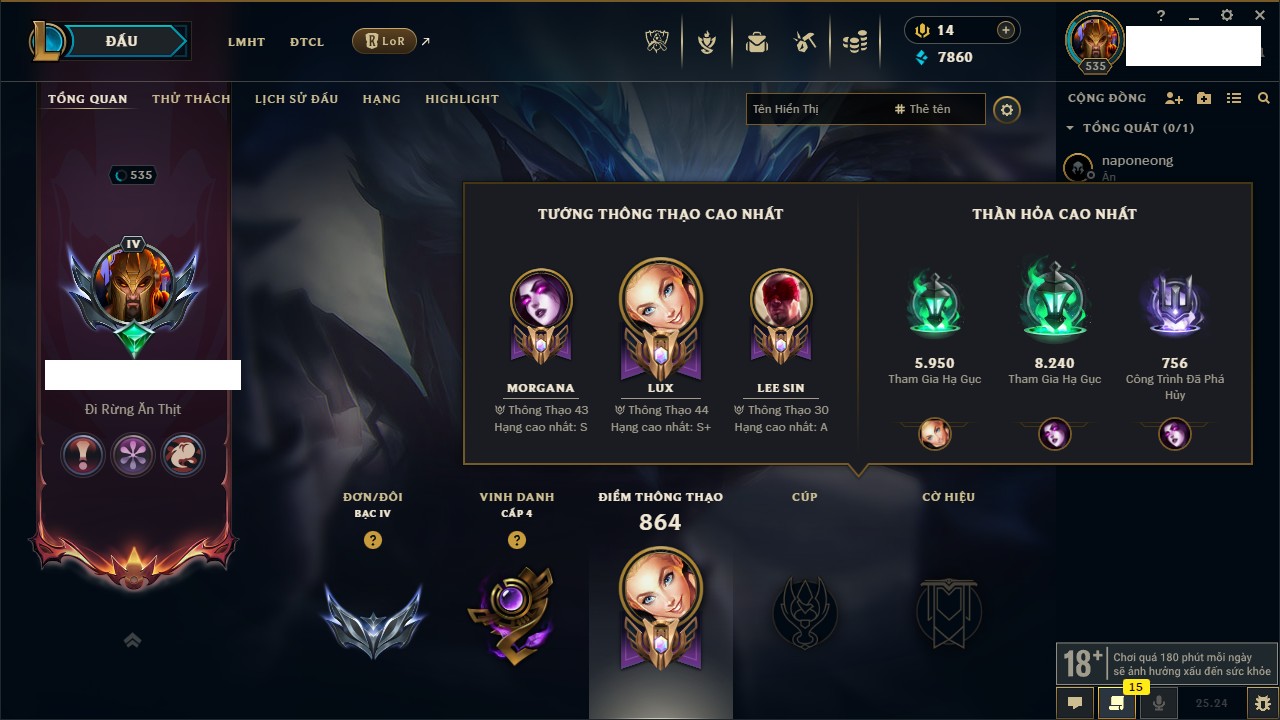1280x720 pixels.
Task: Open the LMHT game tab
Action: point(246,42)
